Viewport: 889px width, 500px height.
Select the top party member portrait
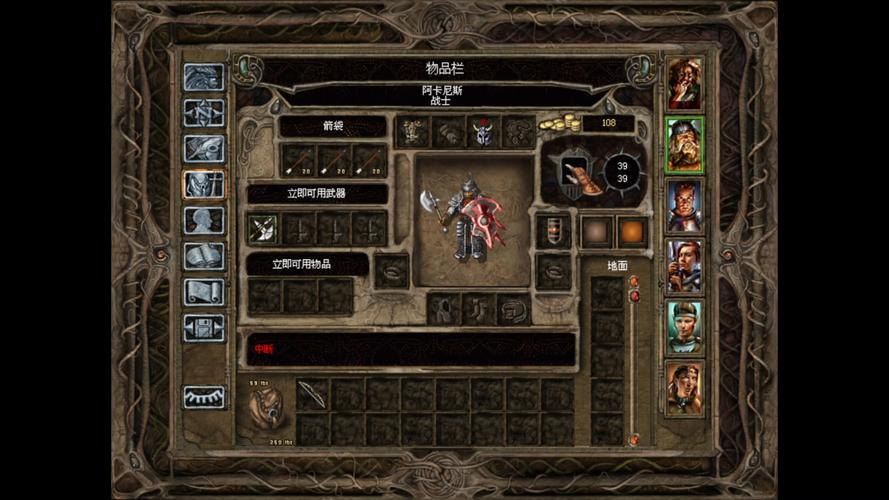pyautogui.click(x=685, y=84)
